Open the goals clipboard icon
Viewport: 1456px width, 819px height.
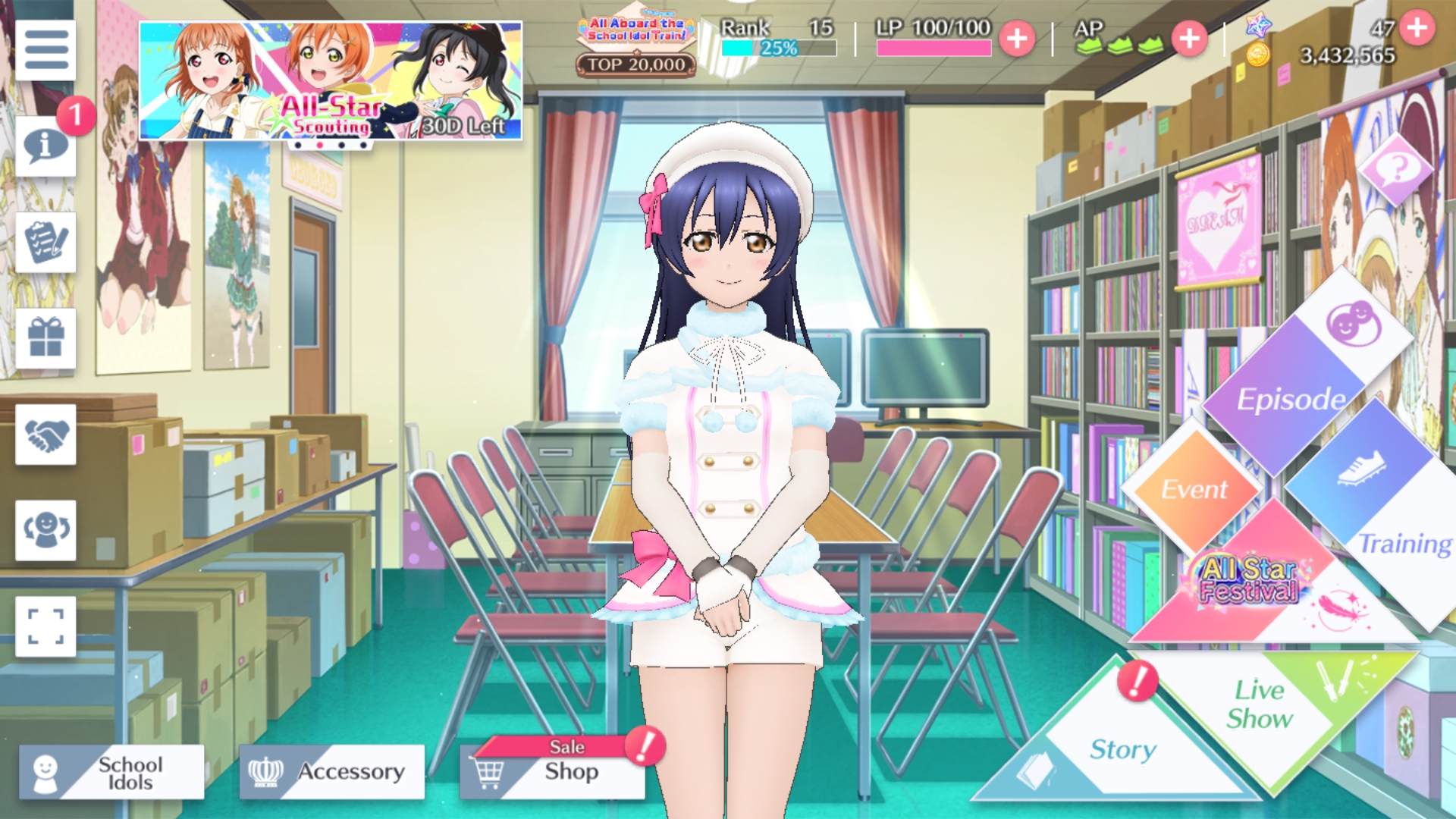point(45,242)
